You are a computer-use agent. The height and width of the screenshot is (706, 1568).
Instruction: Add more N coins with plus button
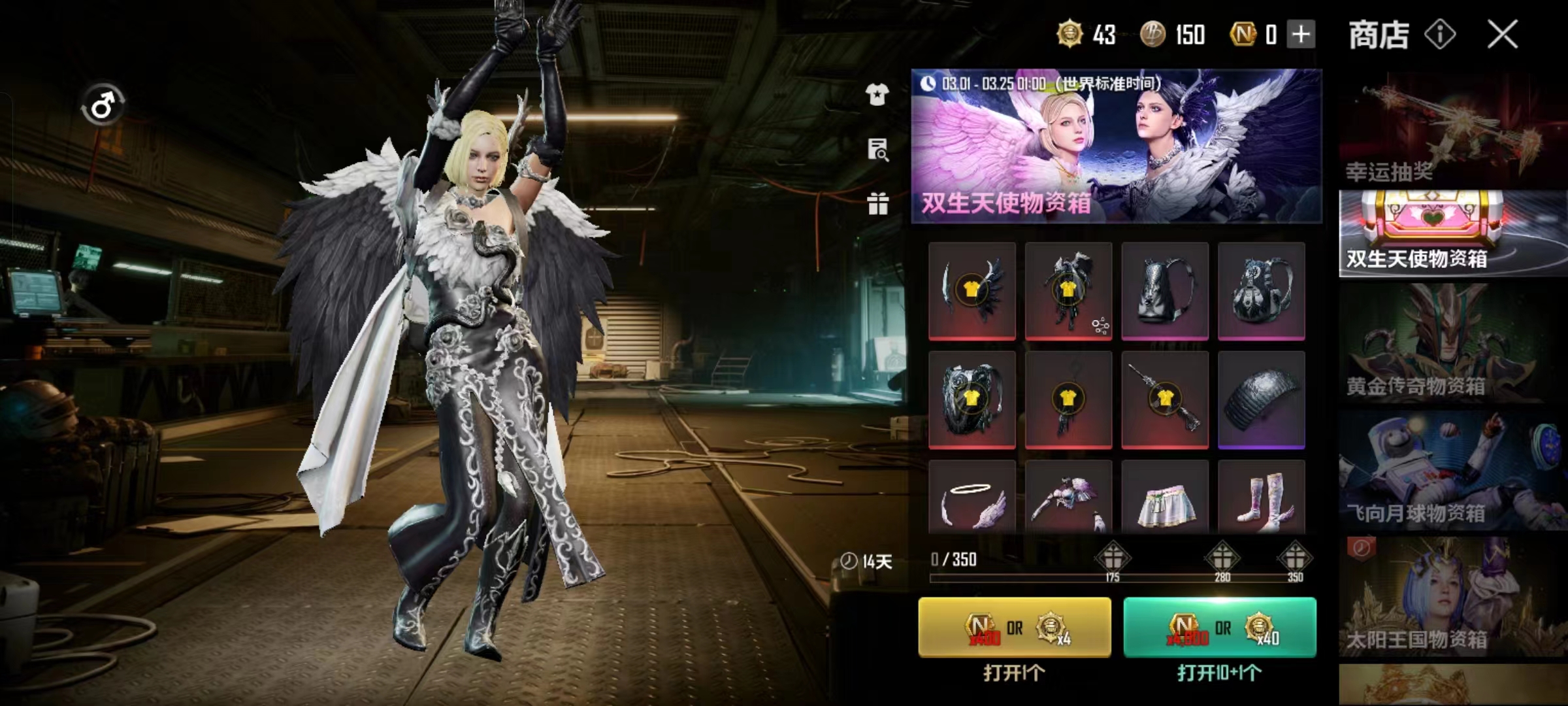pyautogui.click(x=1301, y=34)
